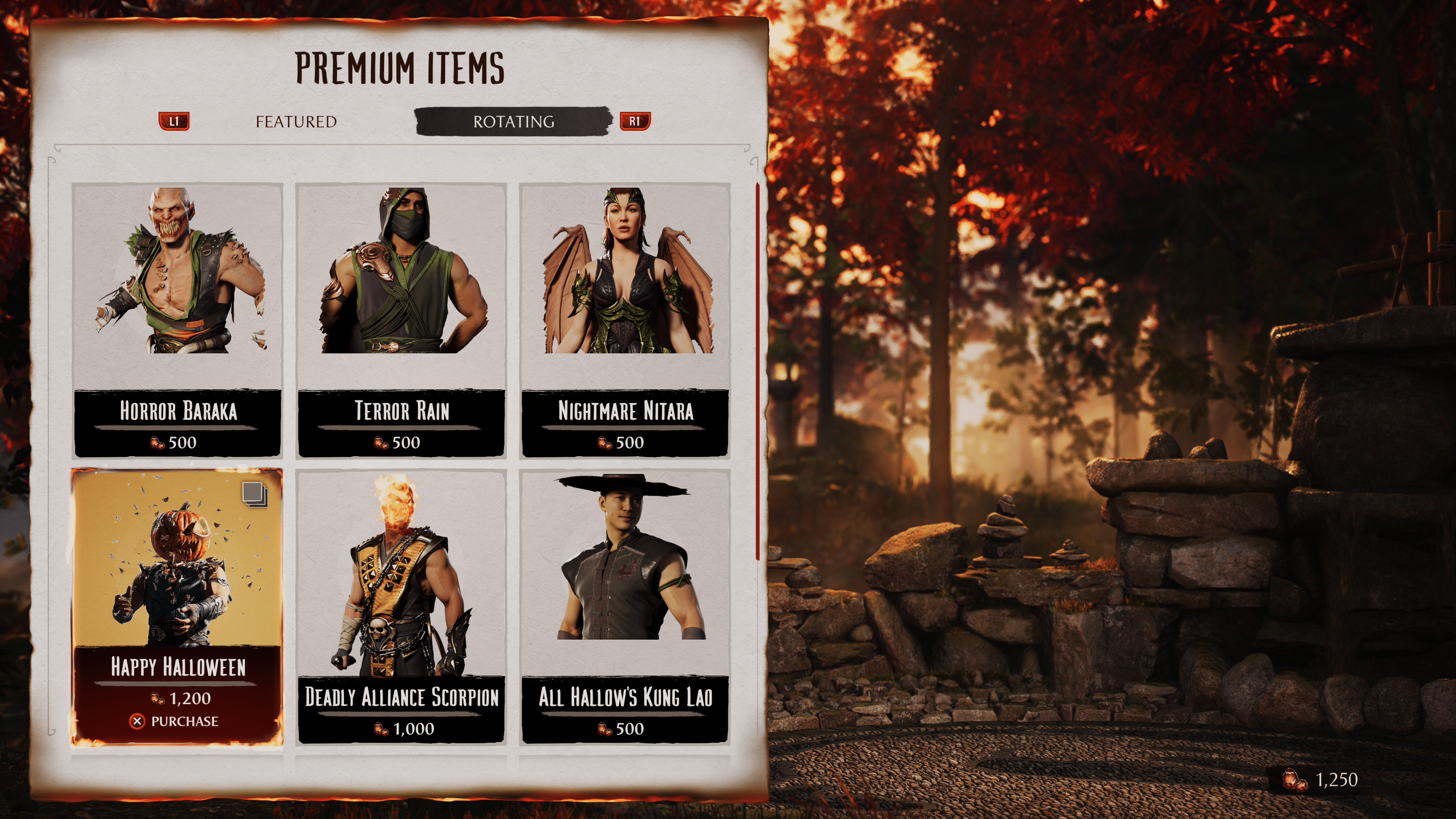
Task: Select the Rotating tab
Action: tap(513, 121)
